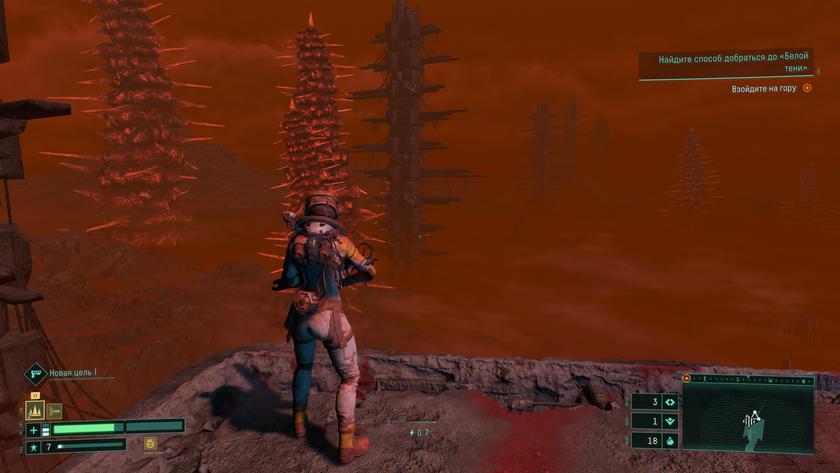840x473 pixels.
Task: Click the small orange artifact icon
Action: 150,443
